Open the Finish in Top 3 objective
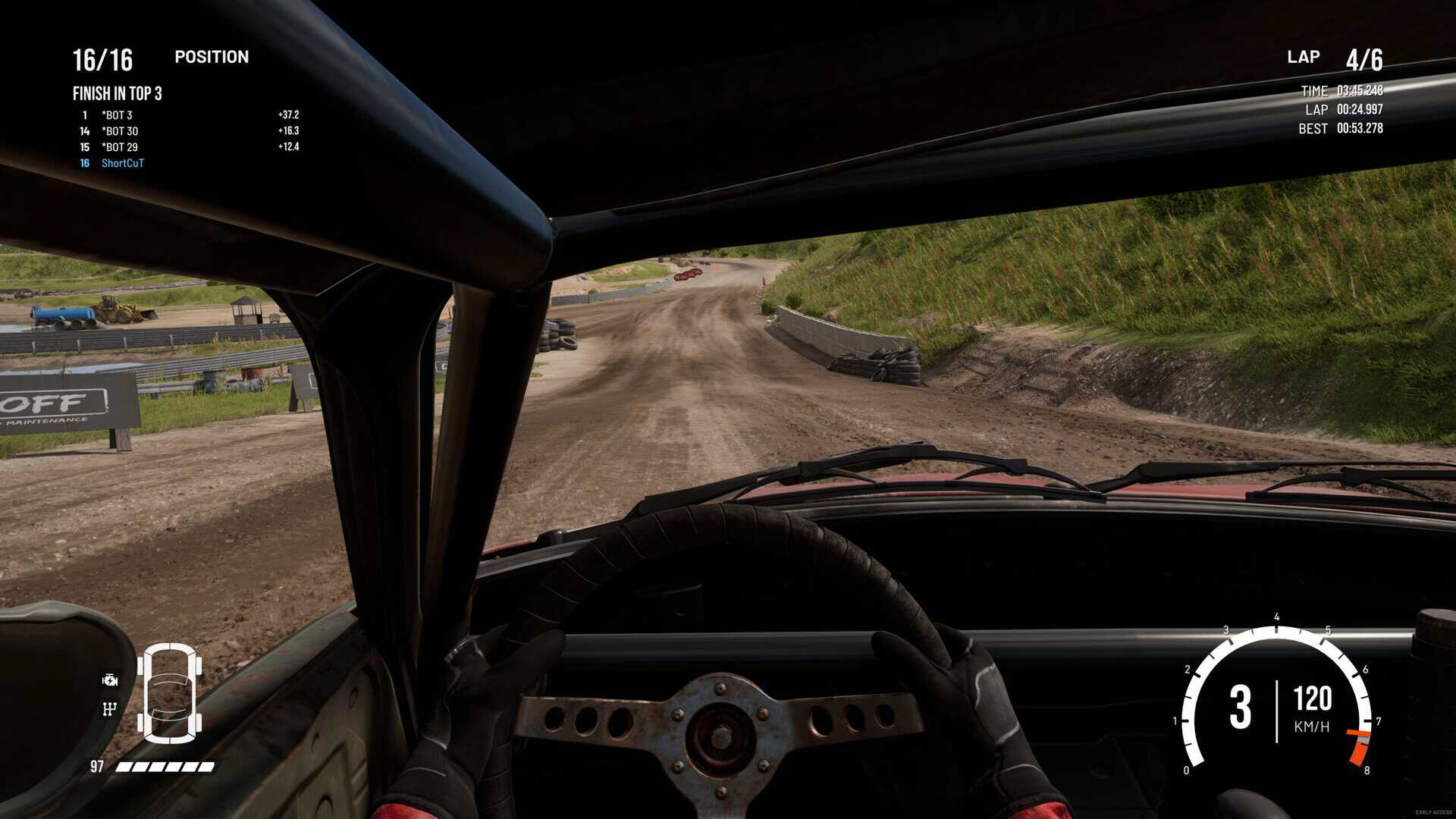 coord(117,93)
